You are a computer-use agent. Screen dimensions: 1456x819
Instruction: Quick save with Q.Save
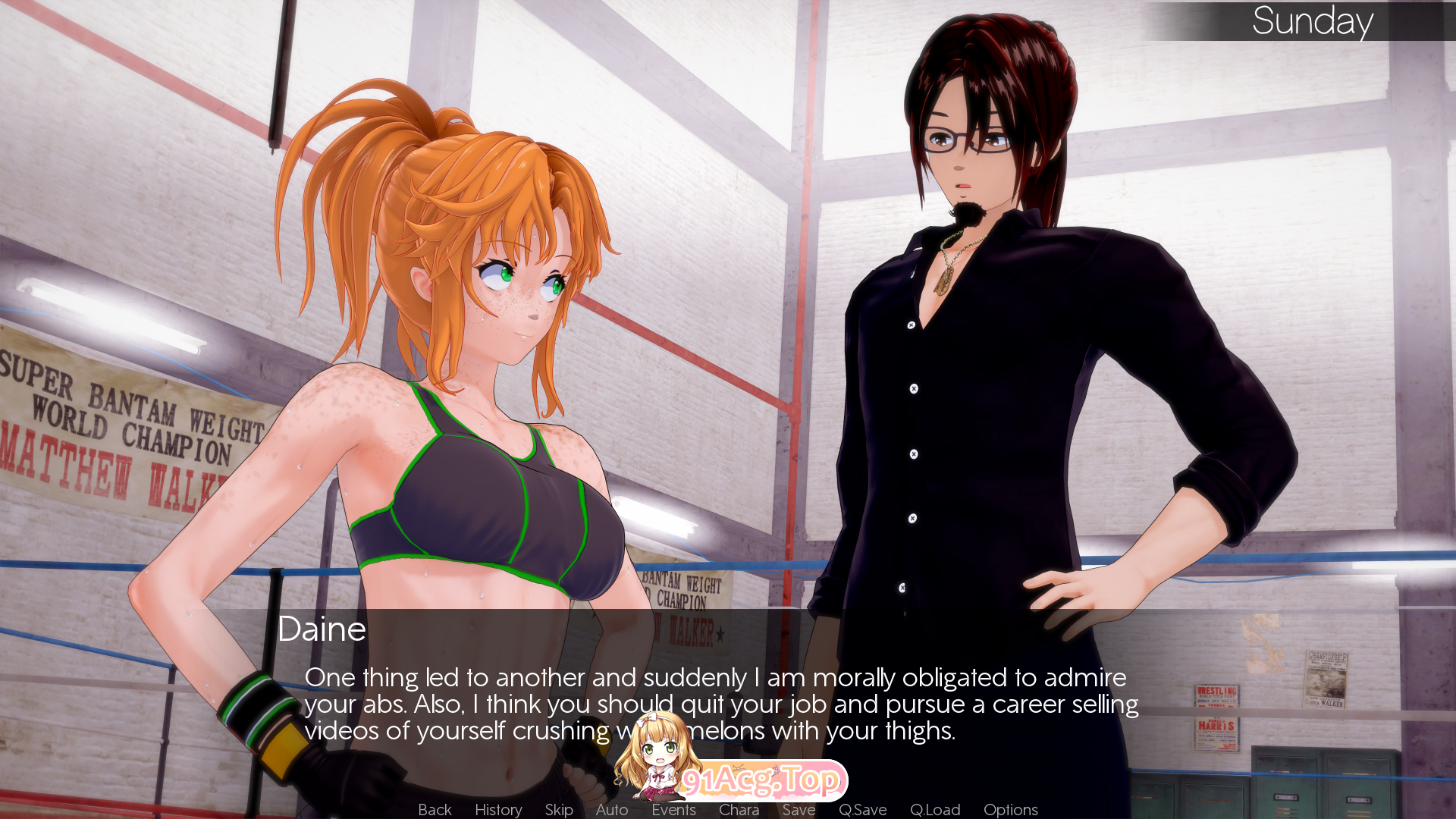pyautogui.click(x=862, y=809)
